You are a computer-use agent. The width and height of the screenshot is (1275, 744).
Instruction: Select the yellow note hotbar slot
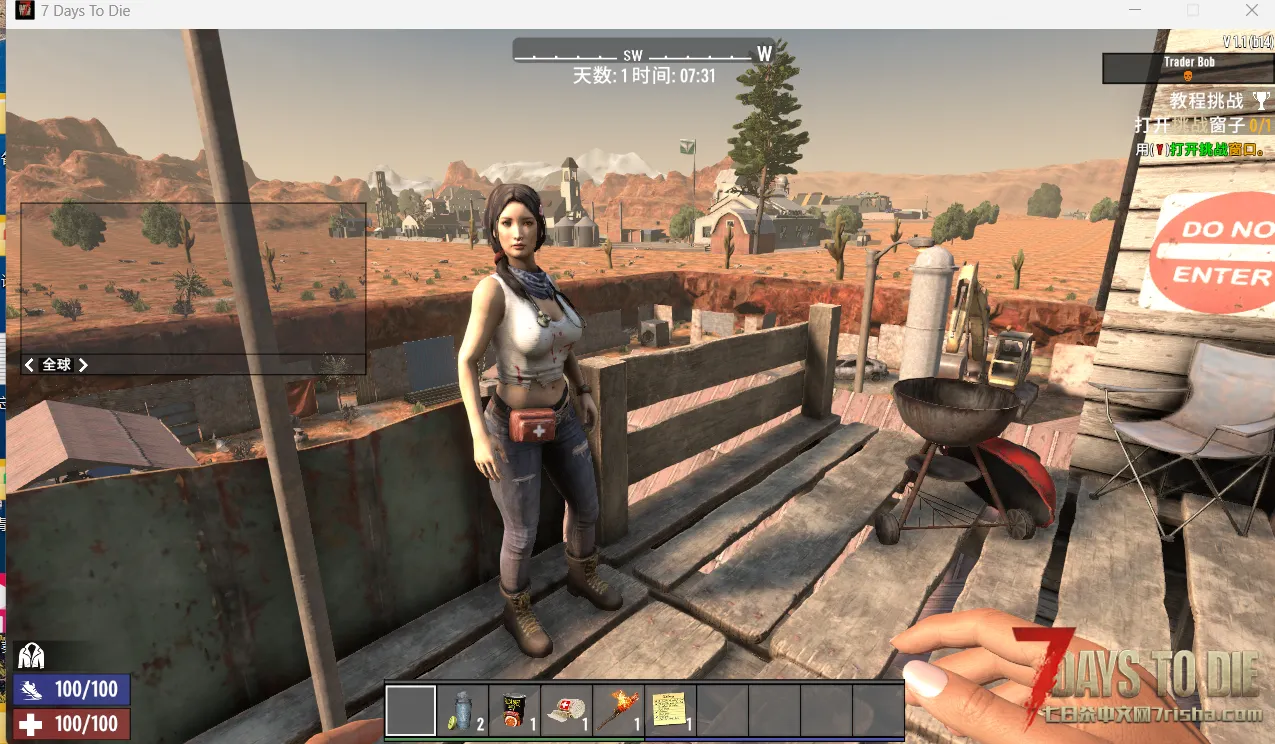pos(671,710)
